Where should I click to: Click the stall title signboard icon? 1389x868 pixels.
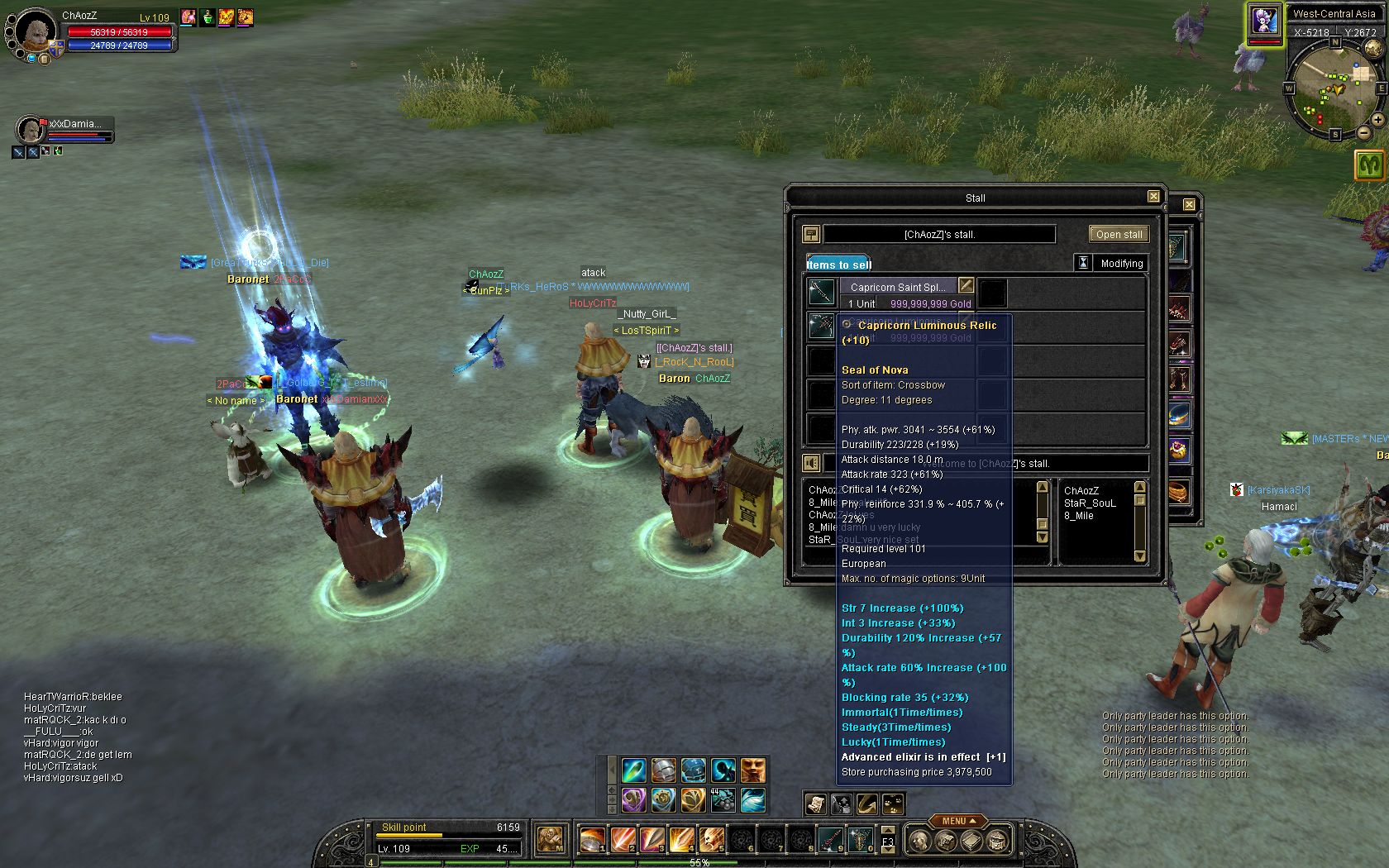[811, 234]
